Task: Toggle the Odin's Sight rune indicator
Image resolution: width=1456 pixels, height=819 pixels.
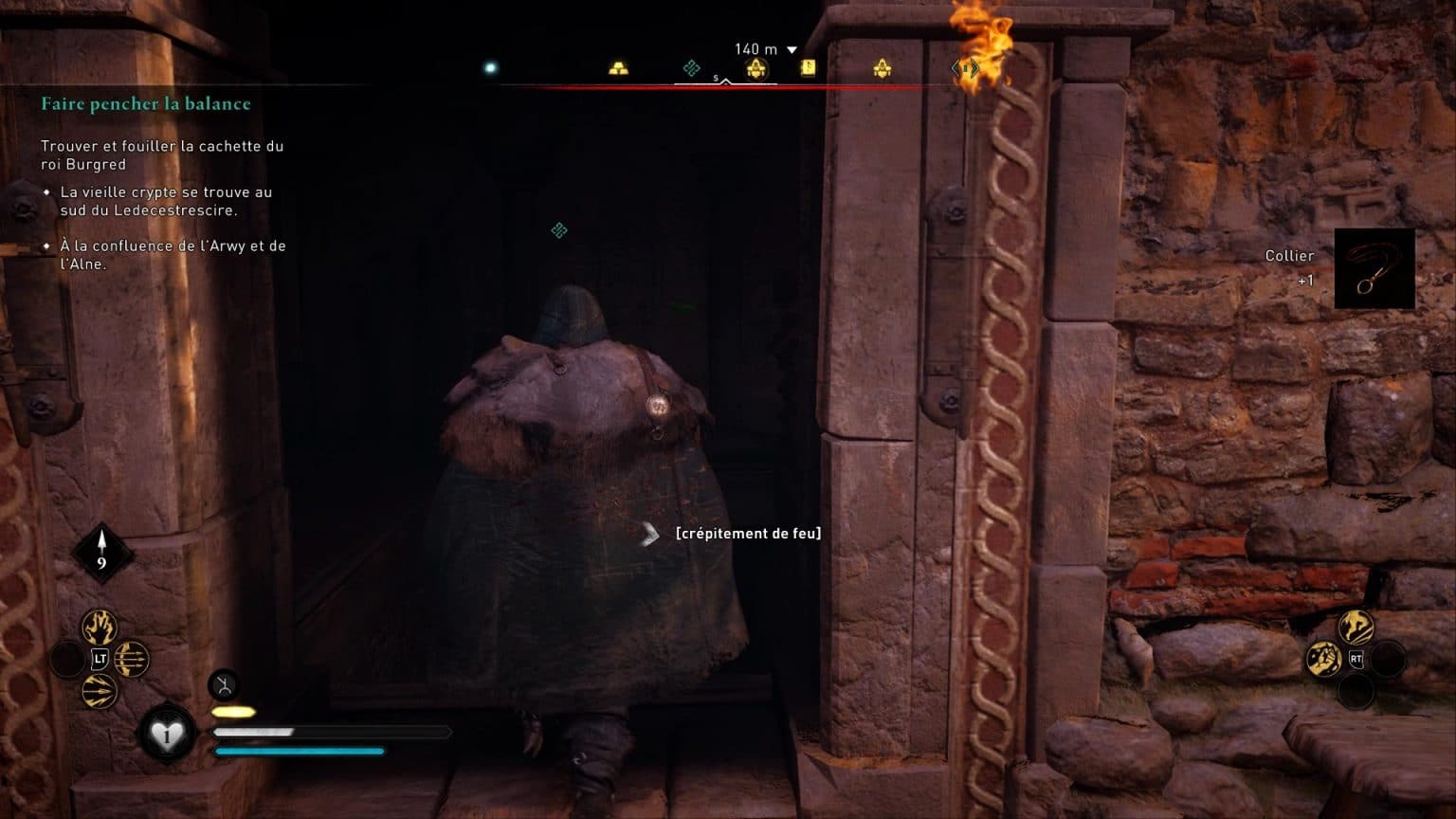Action: (x=223, y=685)
